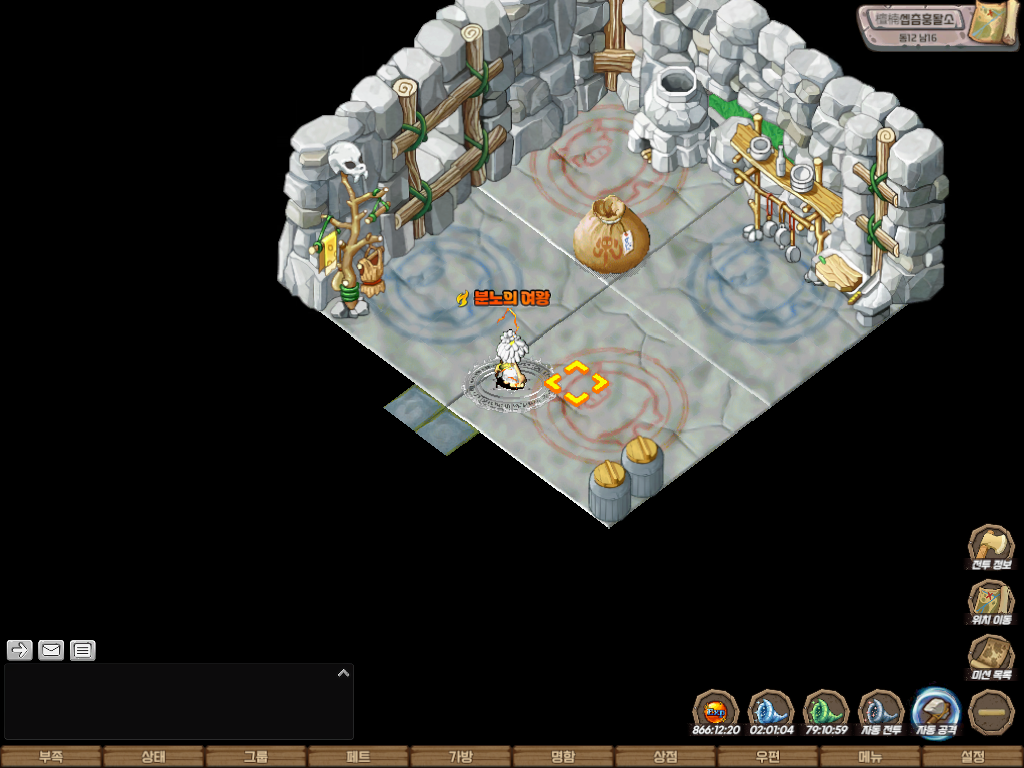Click the Exp boost buff icon
This screenshot has width=1024, height=768.
(716, 711)
